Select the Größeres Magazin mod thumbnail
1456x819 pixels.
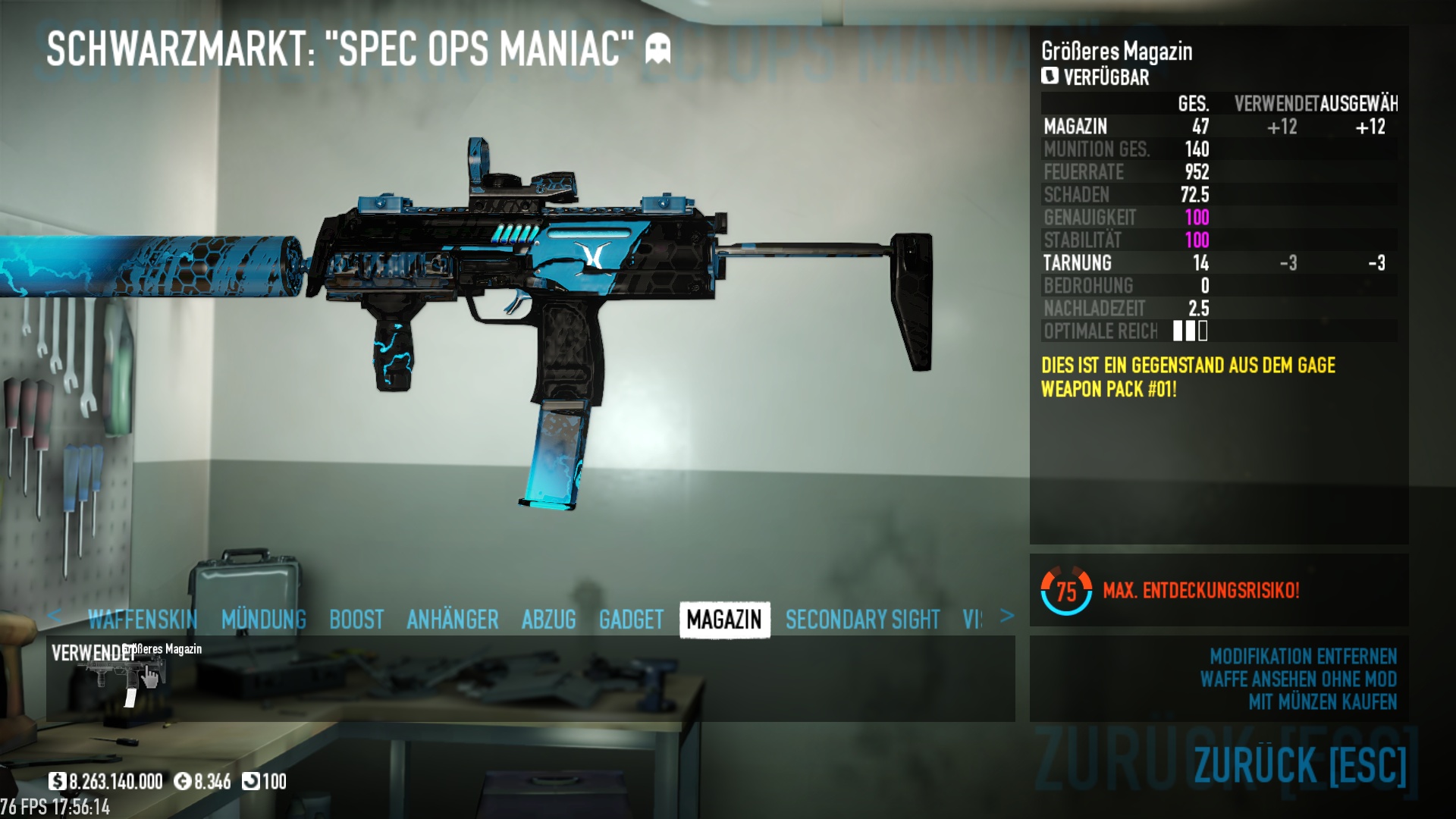coord(127,676)
